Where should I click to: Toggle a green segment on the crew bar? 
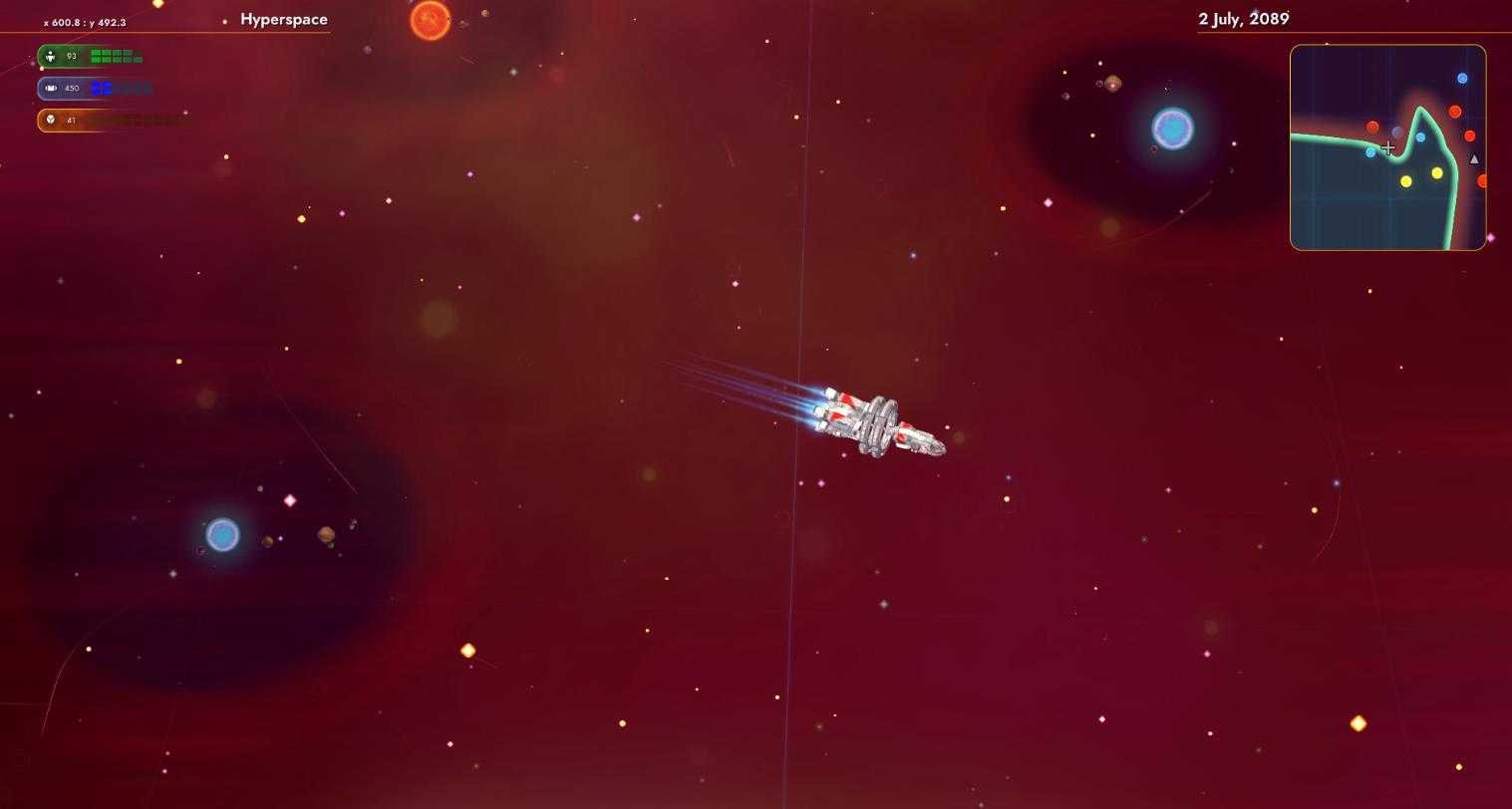(x=97, y=56)
